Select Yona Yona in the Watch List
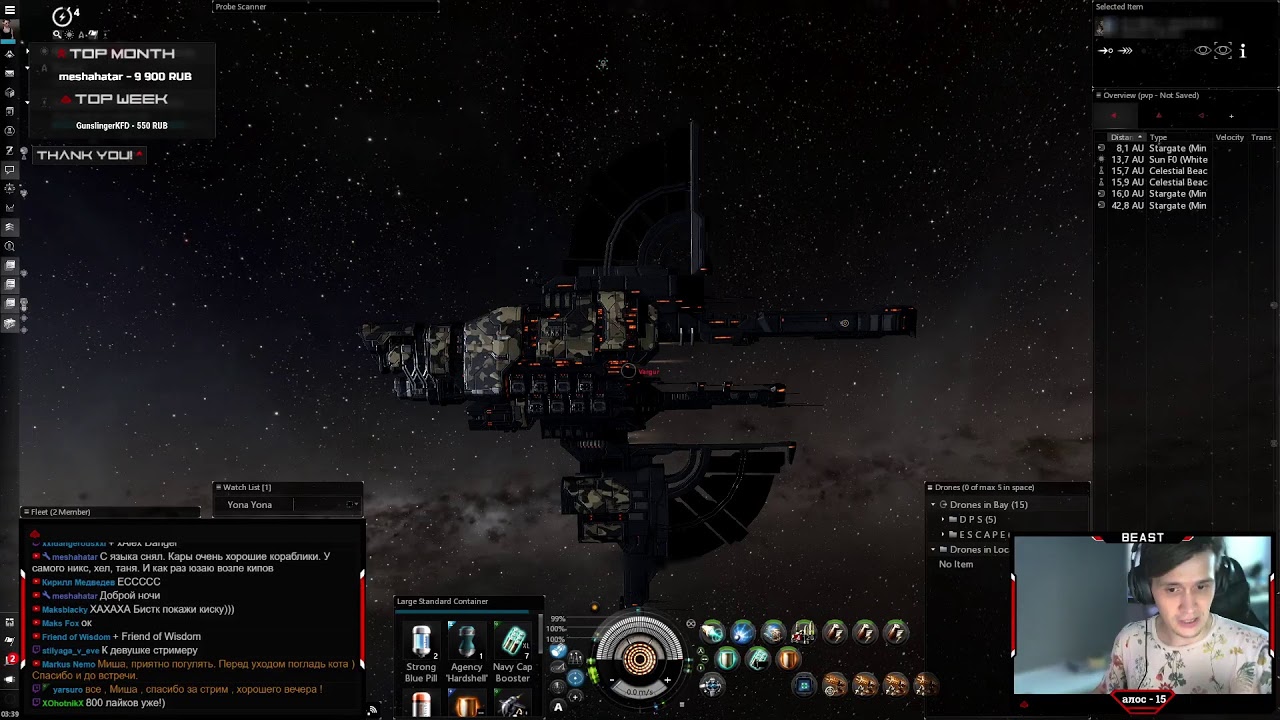Screen dimensions: 1280x720 tap(250, 505)
